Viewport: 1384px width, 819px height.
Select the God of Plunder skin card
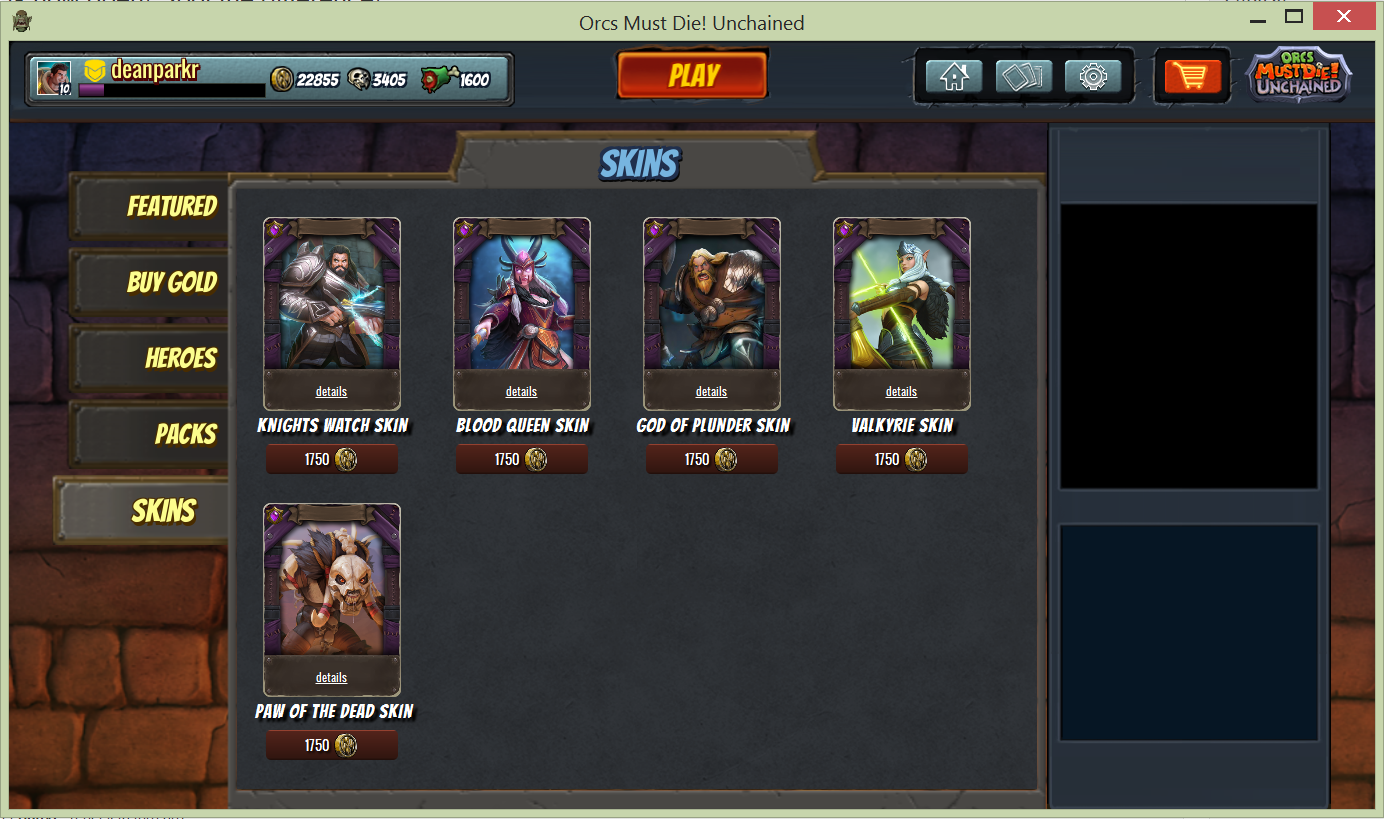[711, 300]
